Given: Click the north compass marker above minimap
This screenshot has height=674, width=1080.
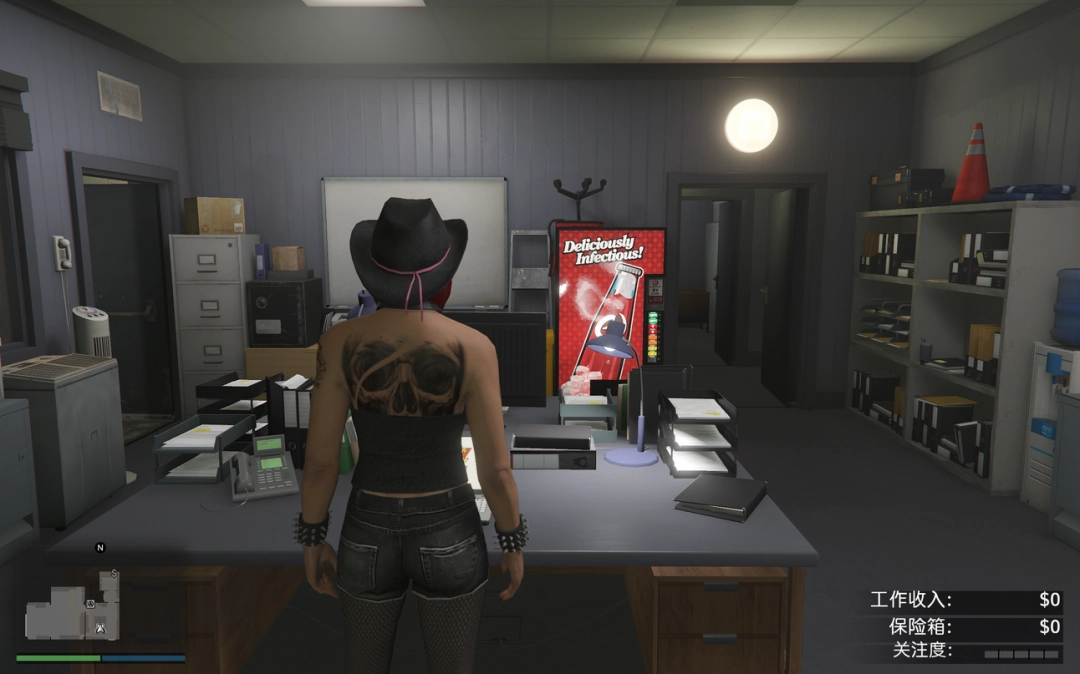Looking at the screenshot, I should pyautogui.click(x=100, y=547).
